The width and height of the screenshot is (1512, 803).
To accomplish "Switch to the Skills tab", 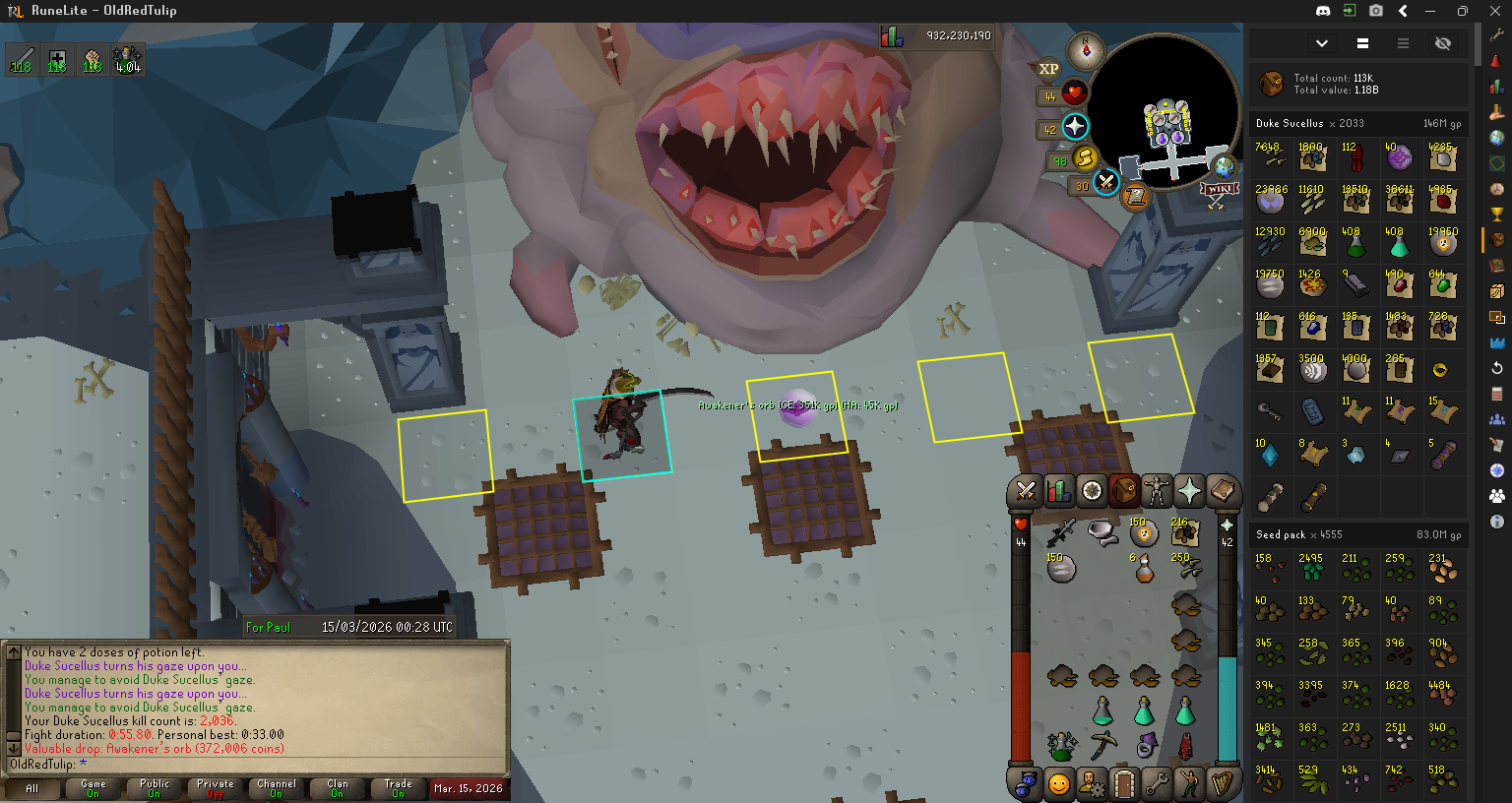I will (x=1059, y=490).
